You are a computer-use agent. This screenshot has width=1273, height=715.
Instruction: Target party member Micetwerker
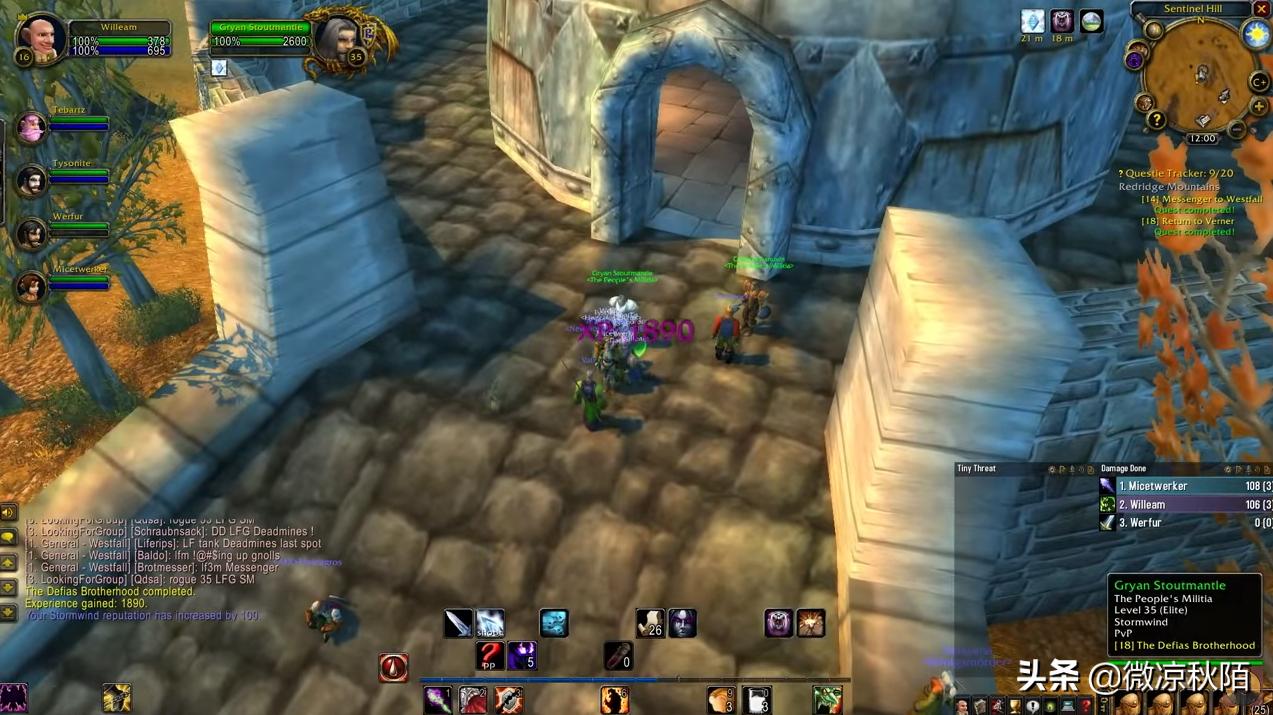(x=31, y=286)
